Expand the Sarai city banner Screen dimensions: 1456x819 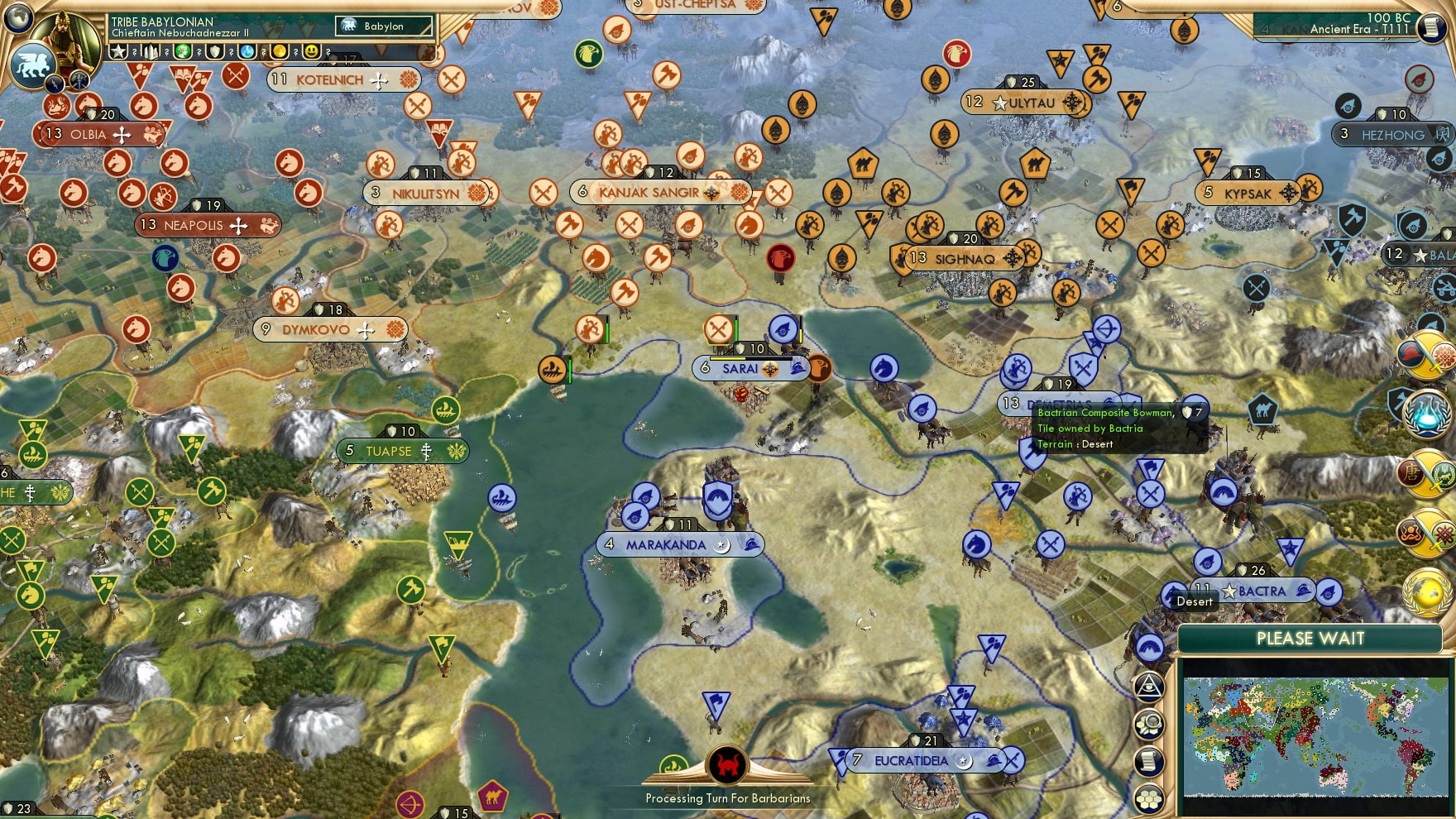point(743,368)
